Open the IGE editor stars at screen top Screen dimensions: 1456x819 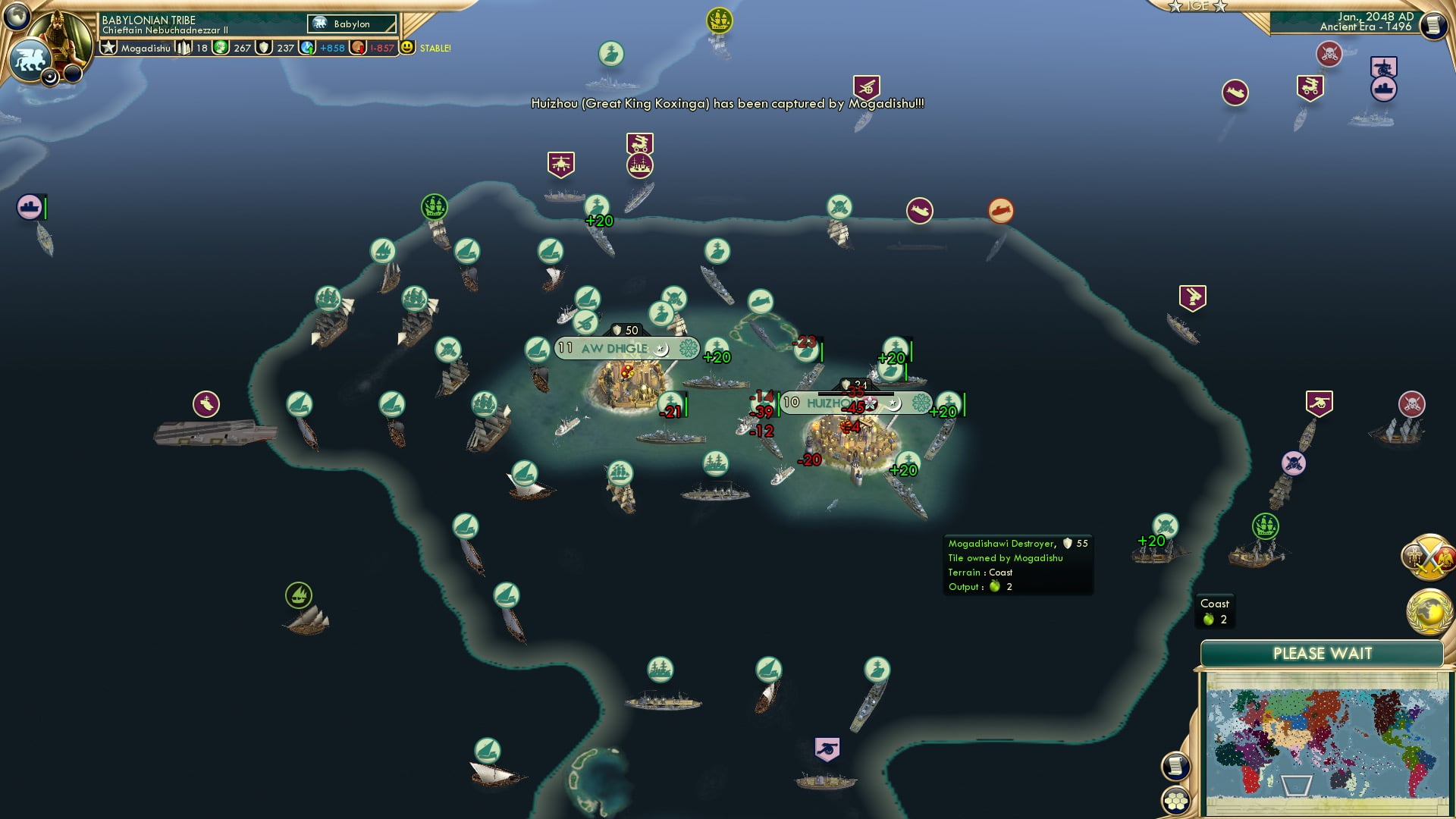click(1197, 6)
